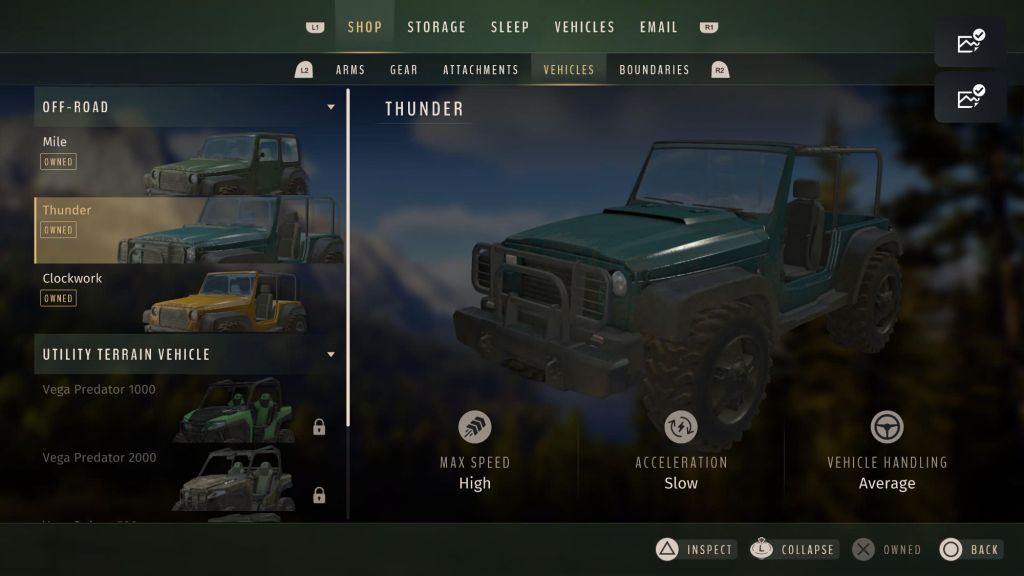1024x576 pixels.
Task: Open the Attachments category
Action: click(x=481, y=70)
